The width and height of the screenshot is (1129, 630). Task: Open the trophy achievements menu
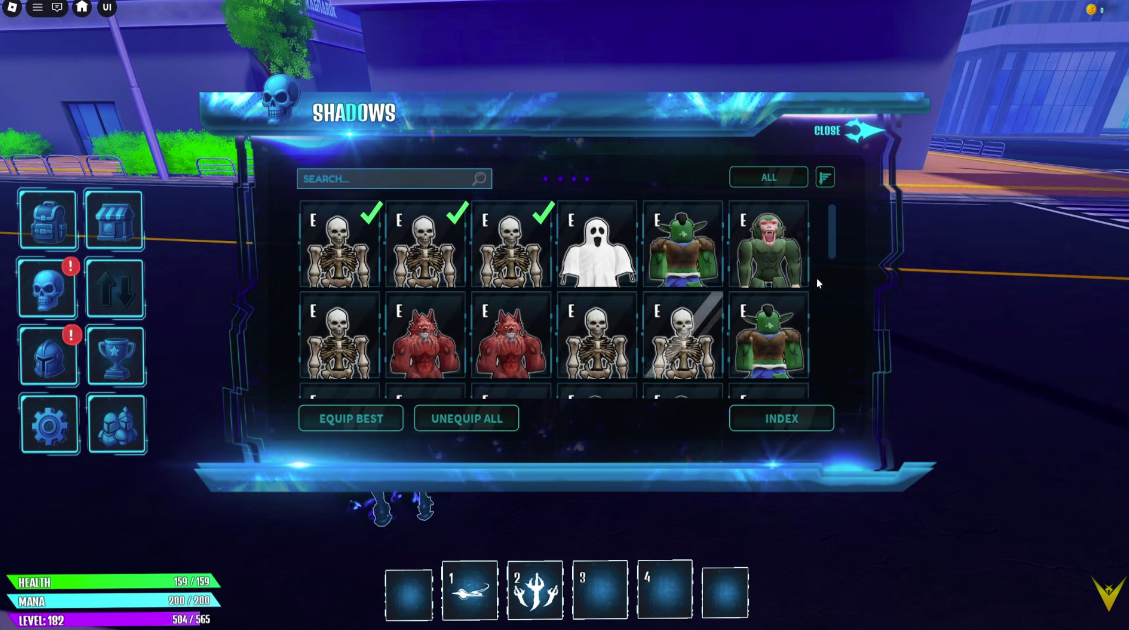click(114, 356)
